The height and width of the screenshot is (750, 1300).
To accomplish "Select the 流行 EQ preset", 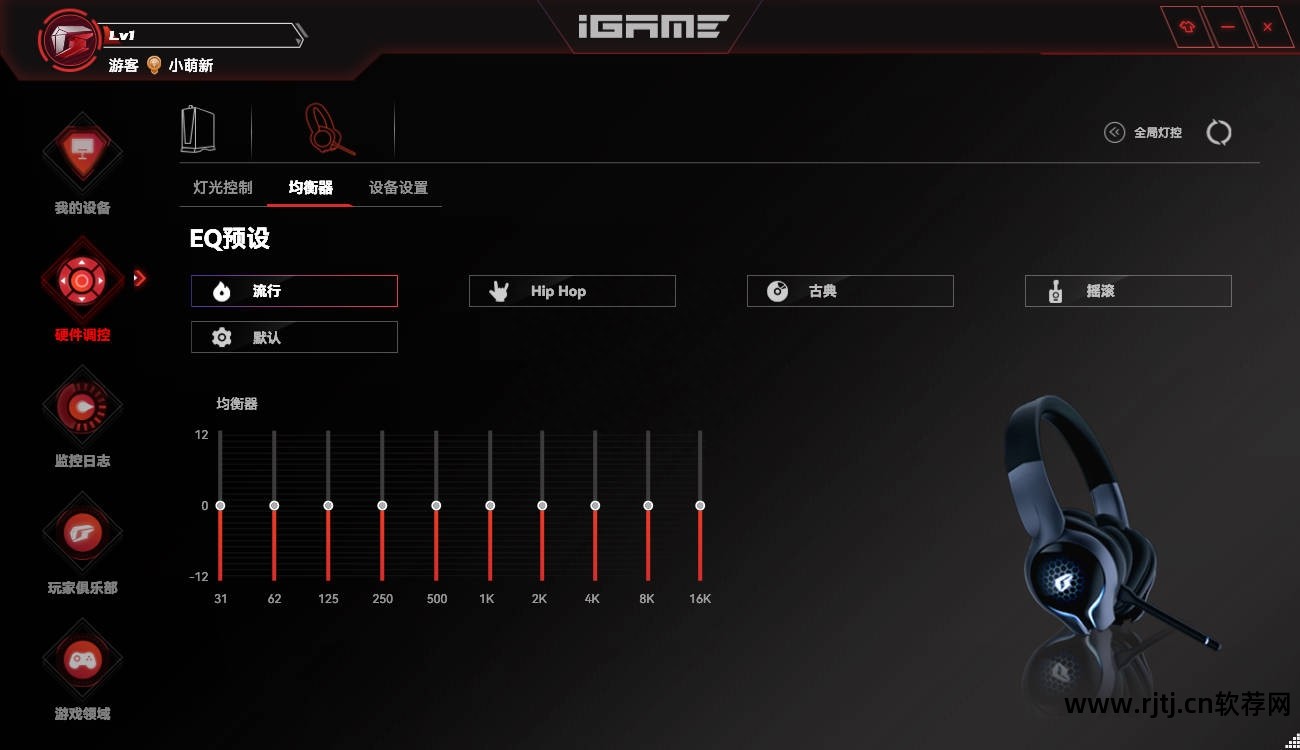I will point(294,291).
